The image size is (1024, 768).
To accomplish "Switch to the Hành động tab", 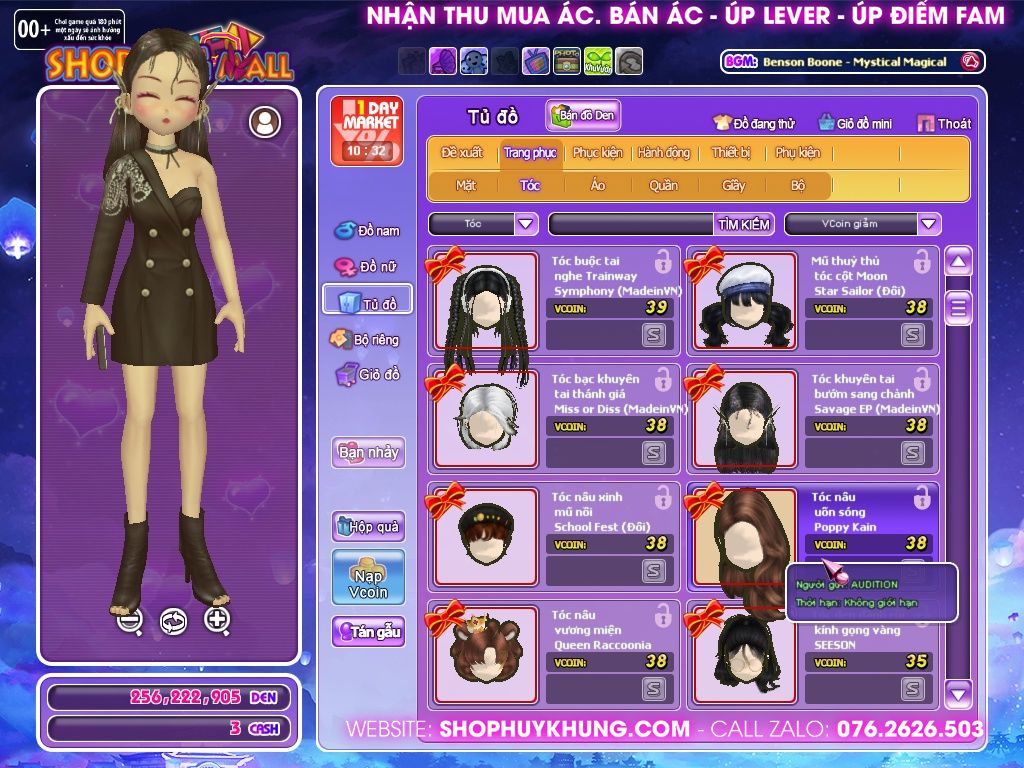I will [x=663, y=153].
